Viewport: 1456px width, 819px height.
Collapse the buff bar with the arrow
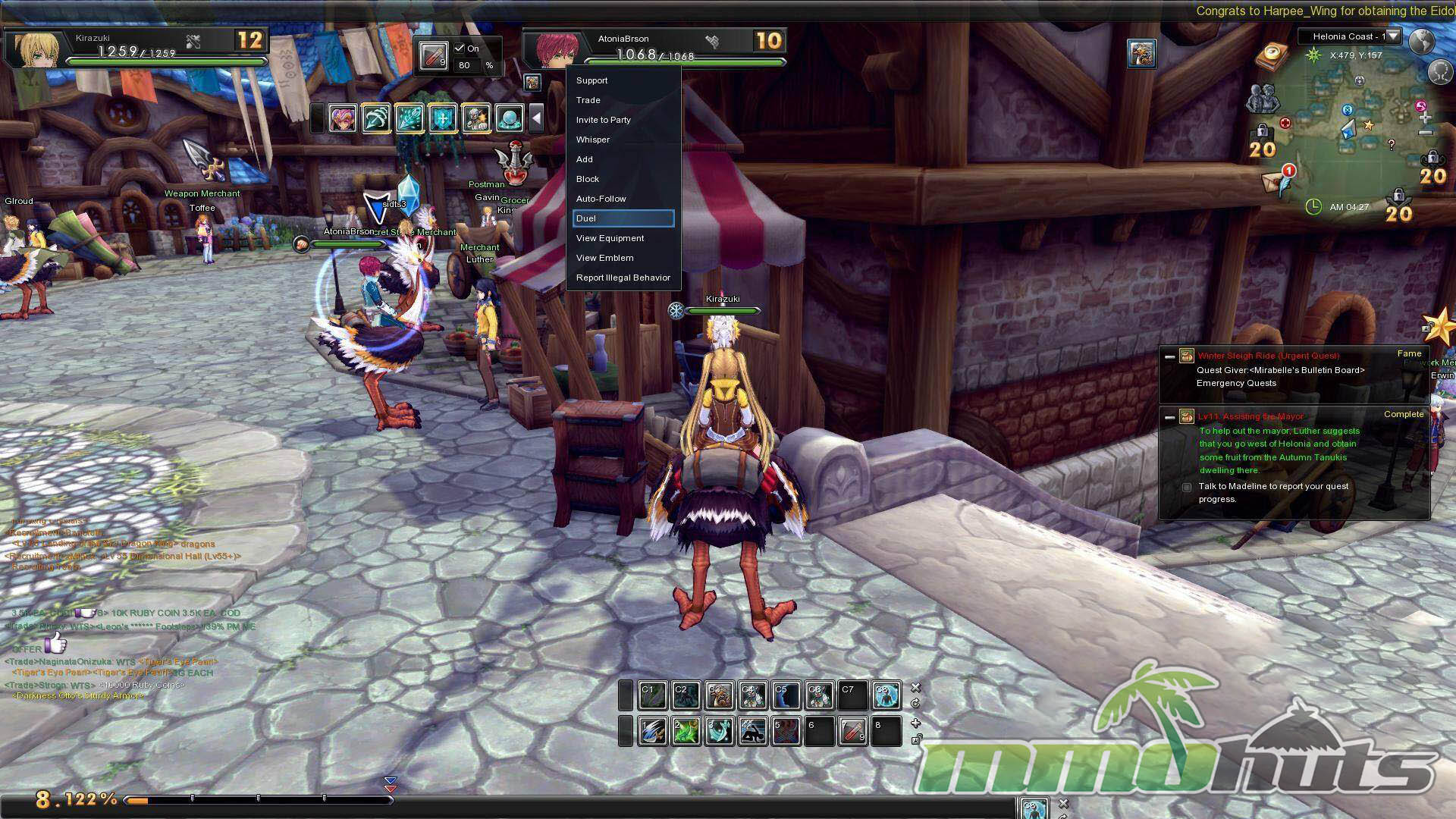[x=536, y=118]
